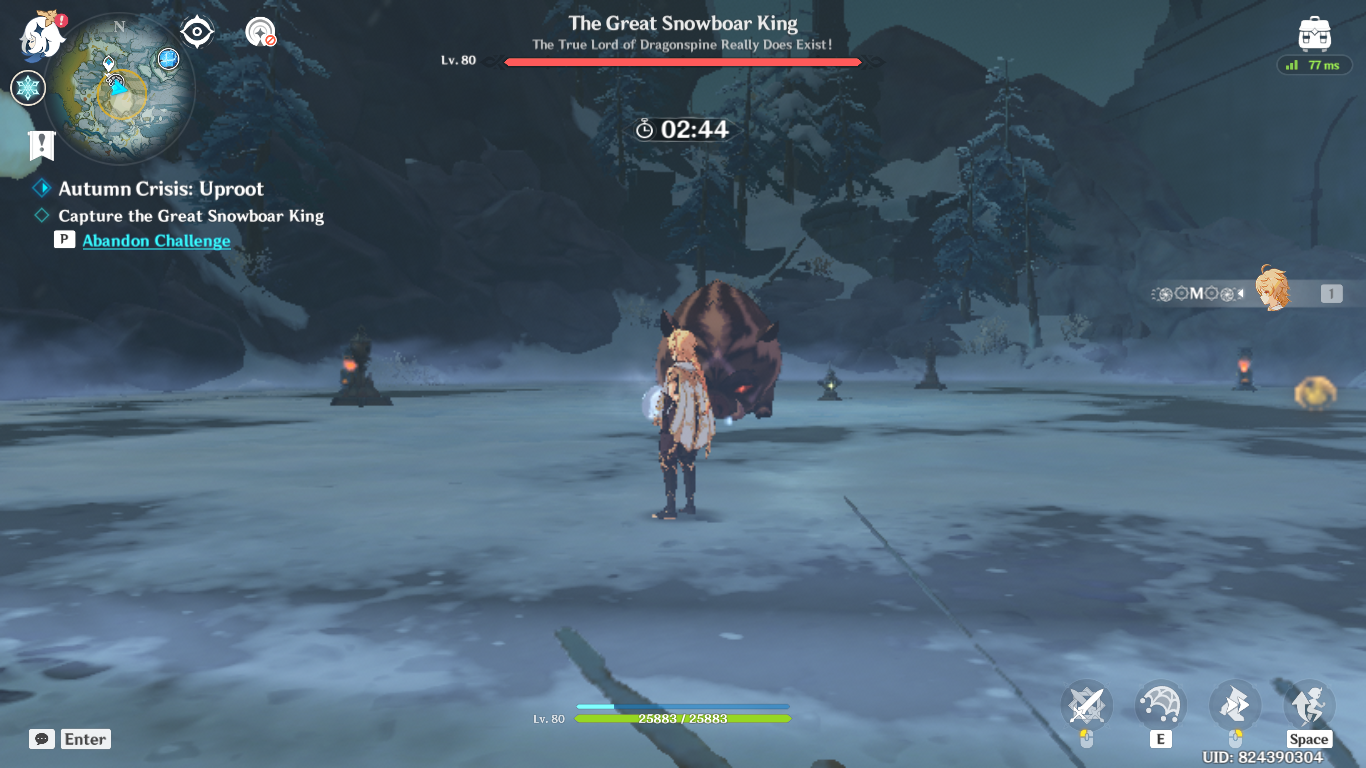Click the Abandon Challenge link
Viewport: 1366px width, 768px height.
(156, 240)
